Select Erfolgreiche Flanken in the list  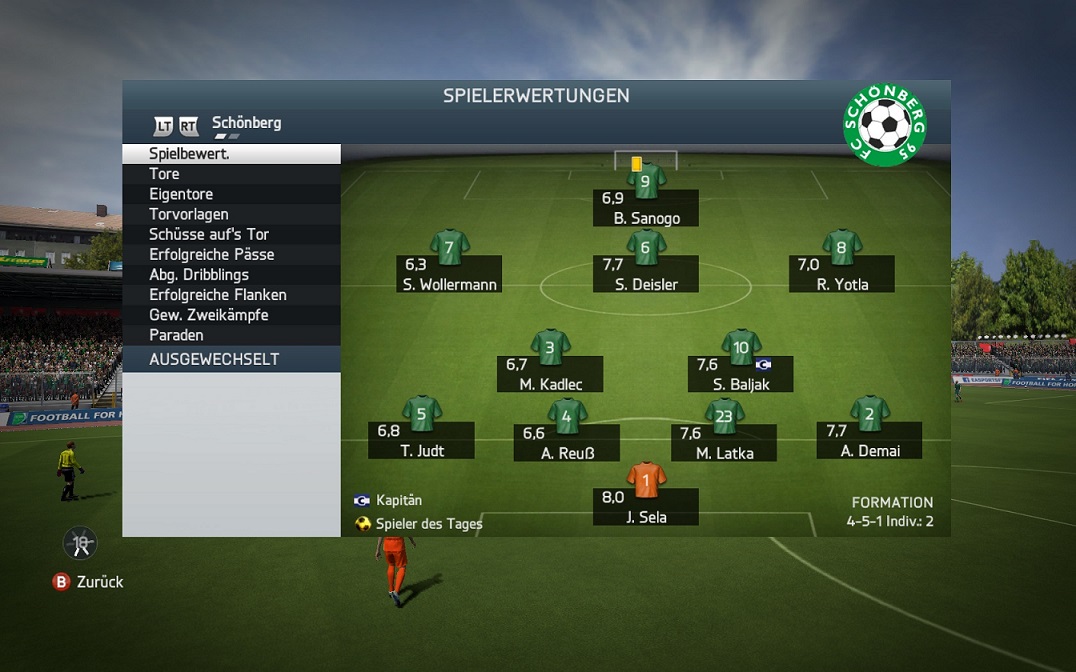pos(231,295)
